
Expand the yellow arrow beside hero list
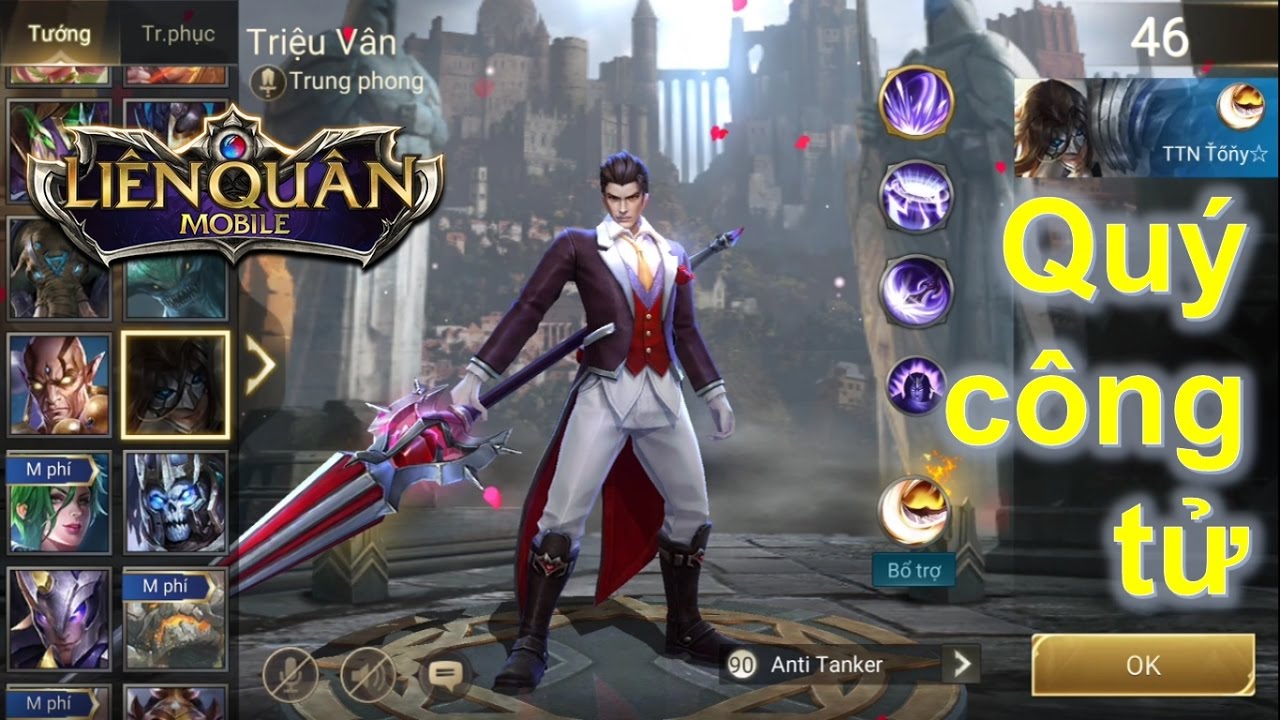(x=260, y=367)
